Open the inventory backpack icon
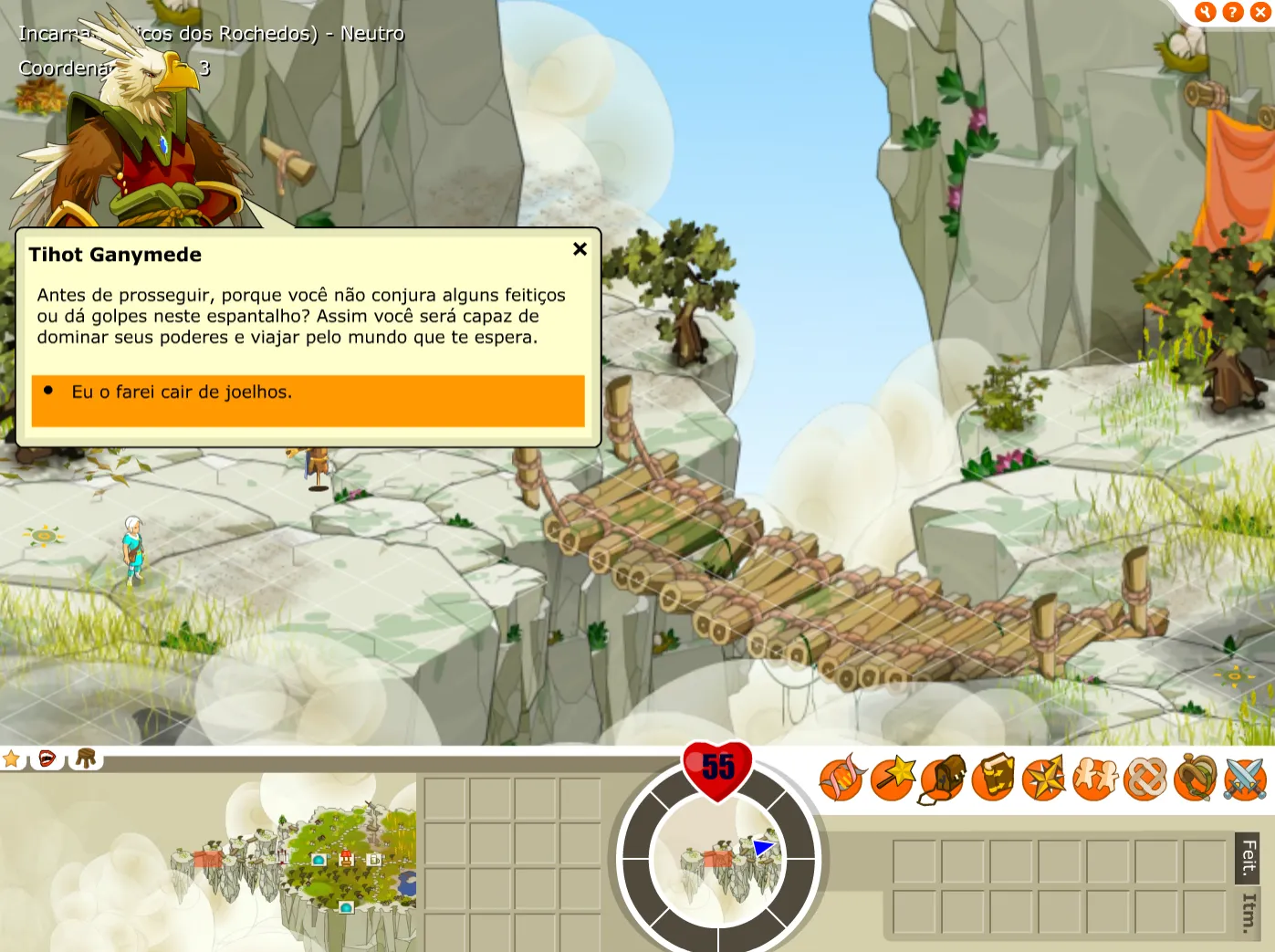The width and height of the screenshot is (1275, 952). pos(943,779)
